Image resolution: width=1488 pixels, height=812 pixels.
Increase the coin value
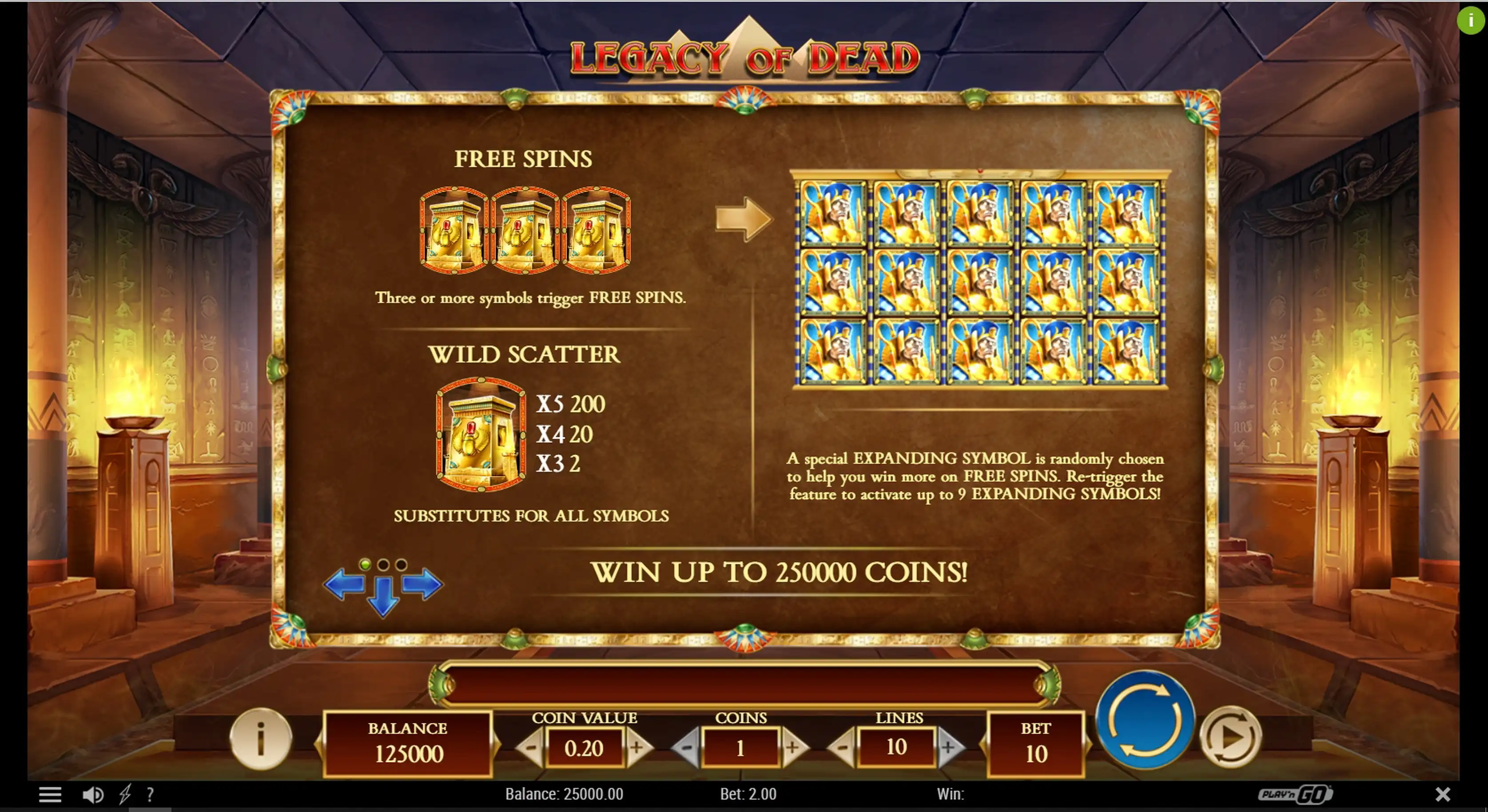pyautogui.click(x=637, y=748)
